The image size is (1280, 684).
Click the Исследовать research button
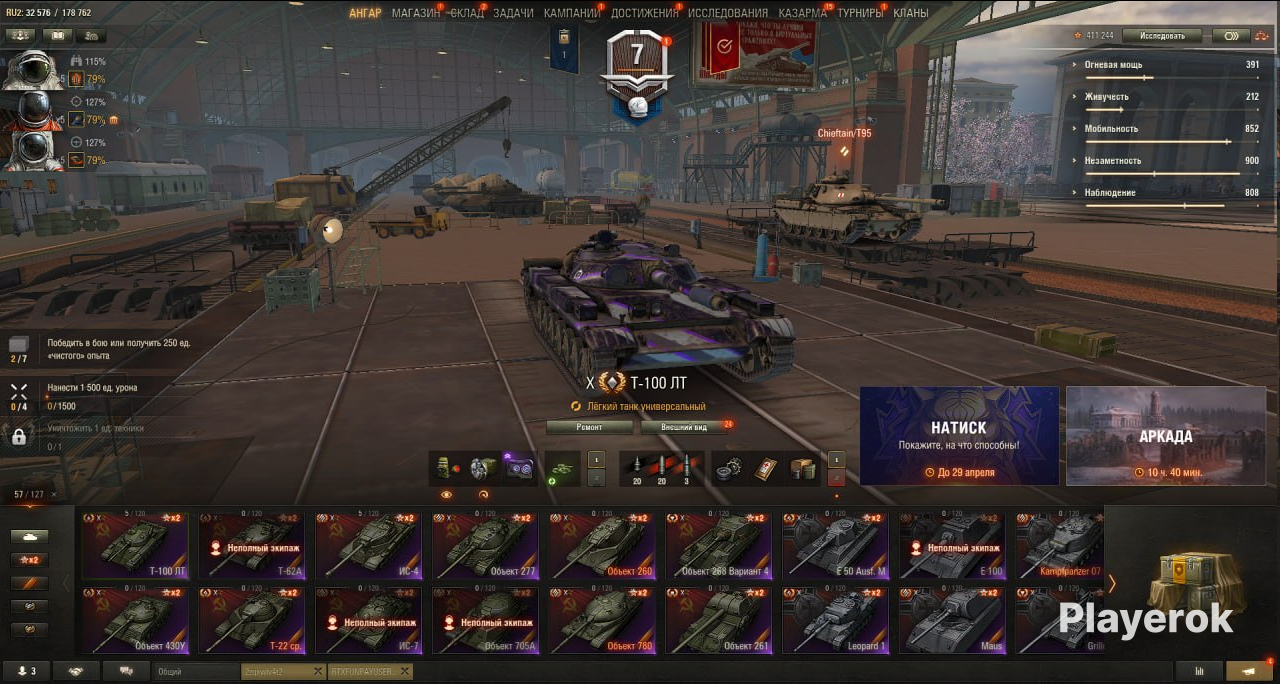coord(1160,36)
